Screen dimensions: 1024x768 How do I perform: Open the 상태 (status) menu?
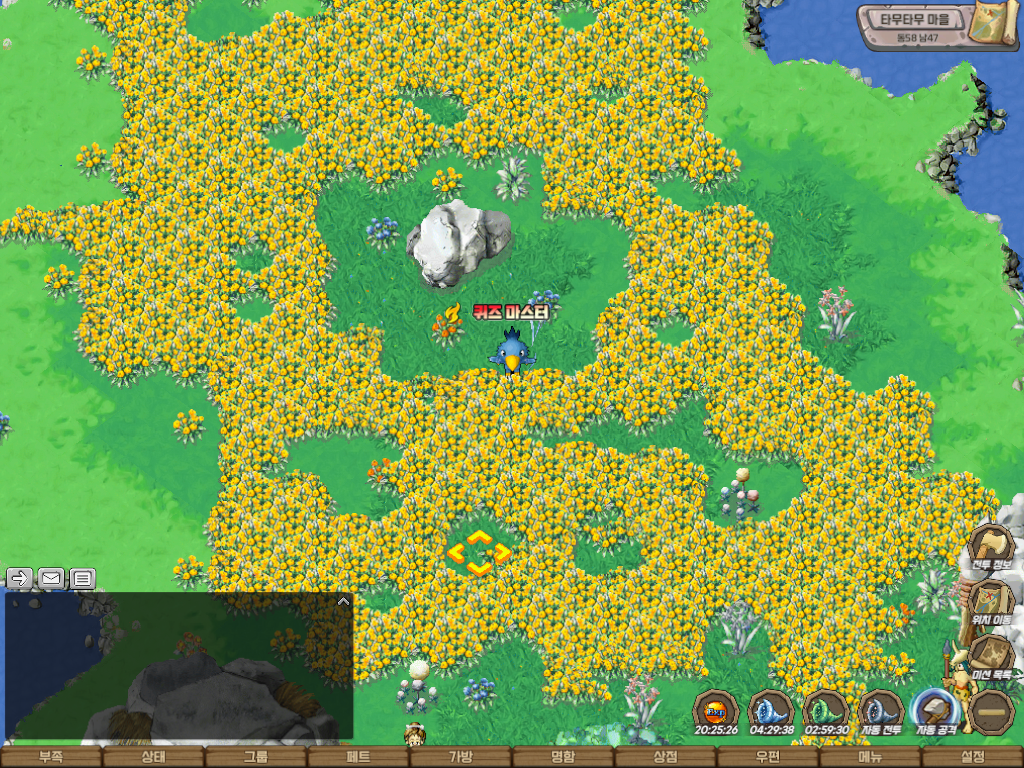point(153,758)
